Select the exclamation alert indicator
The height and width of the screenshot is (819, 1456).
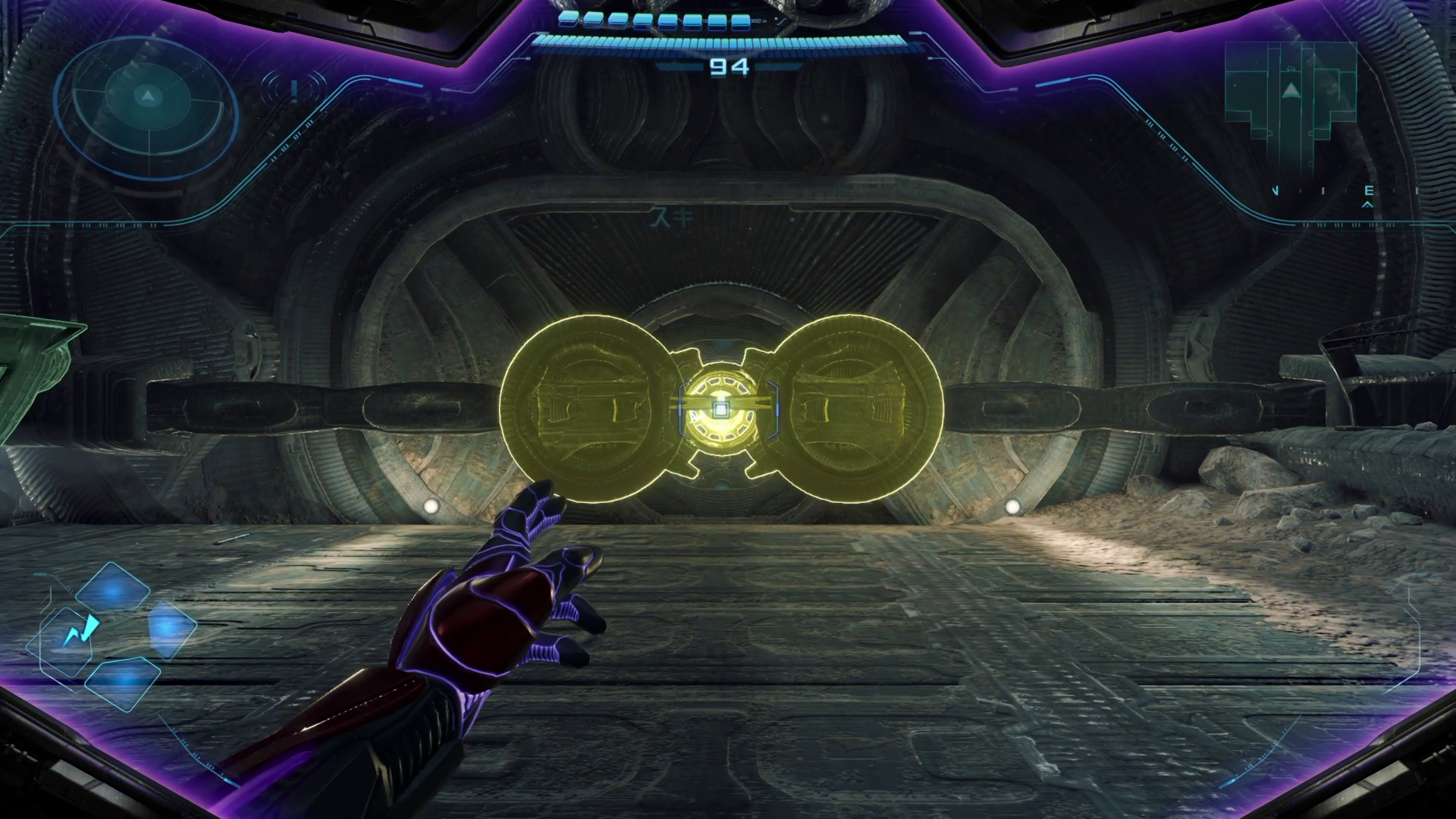coord(293,91)
